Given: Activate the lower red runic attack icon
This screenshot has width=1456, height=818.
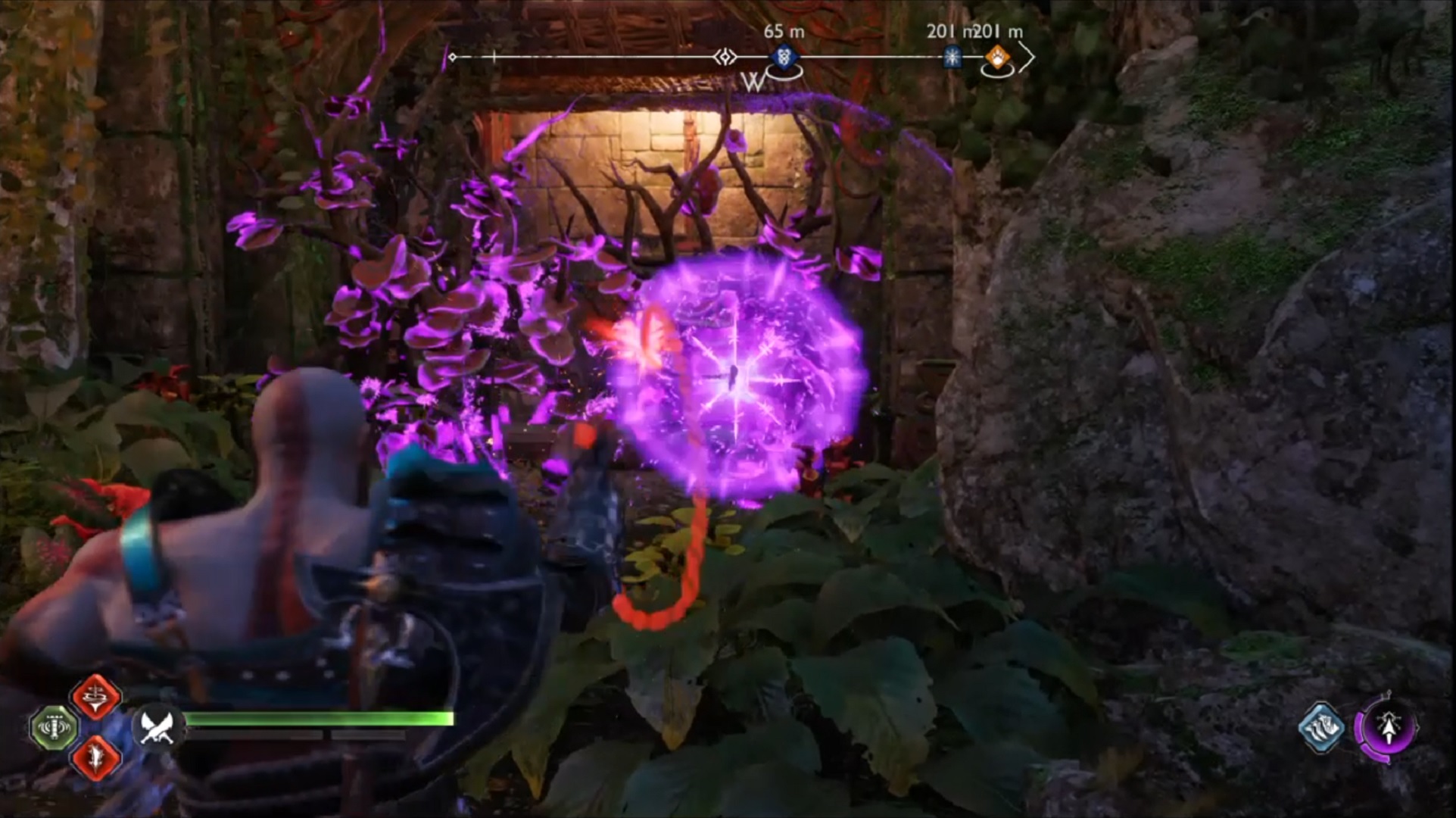Looking at the screenshot, I should 96,757.
